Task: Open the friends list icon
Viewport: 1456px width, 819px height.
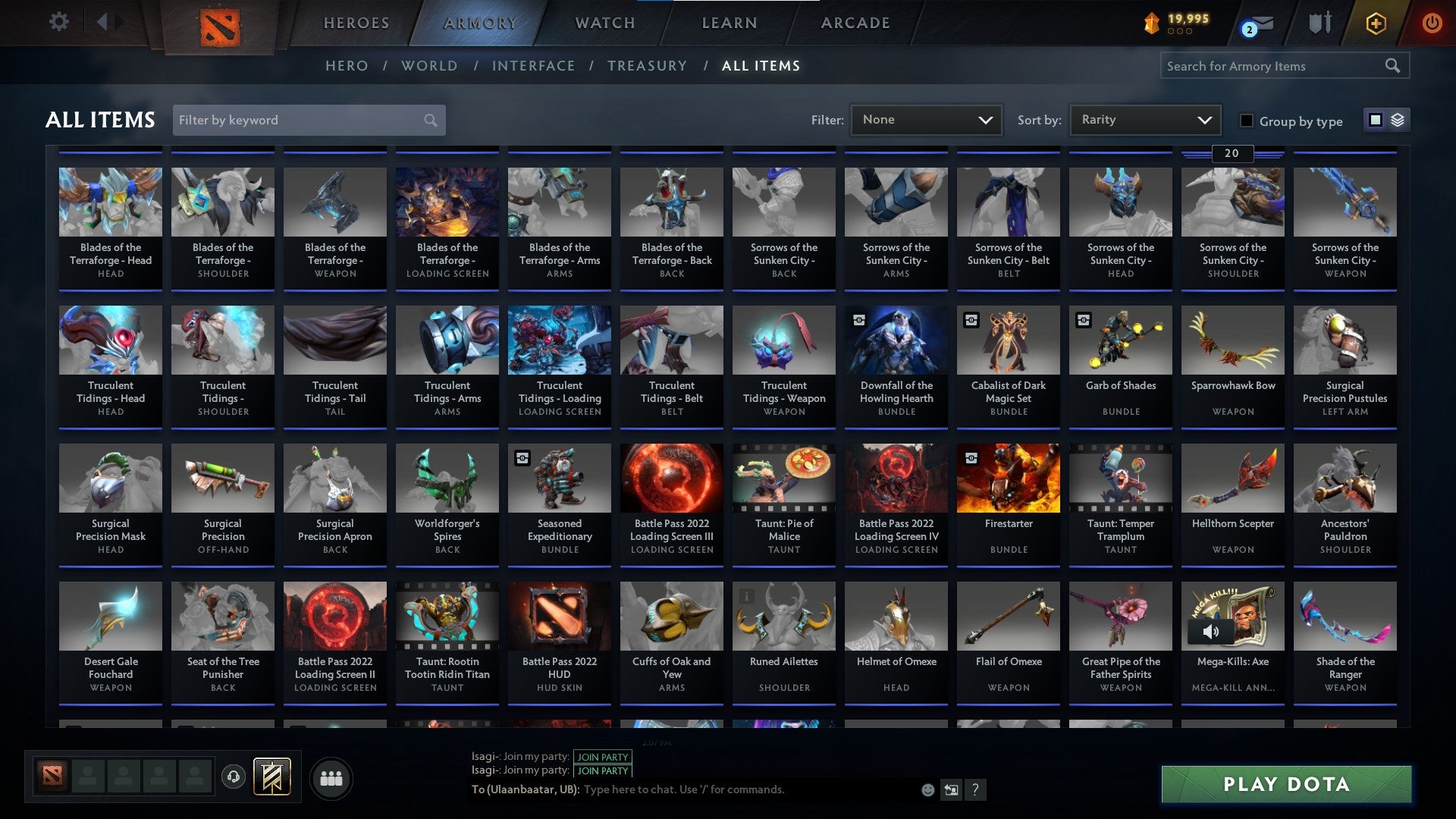Action: click(331, 777)
